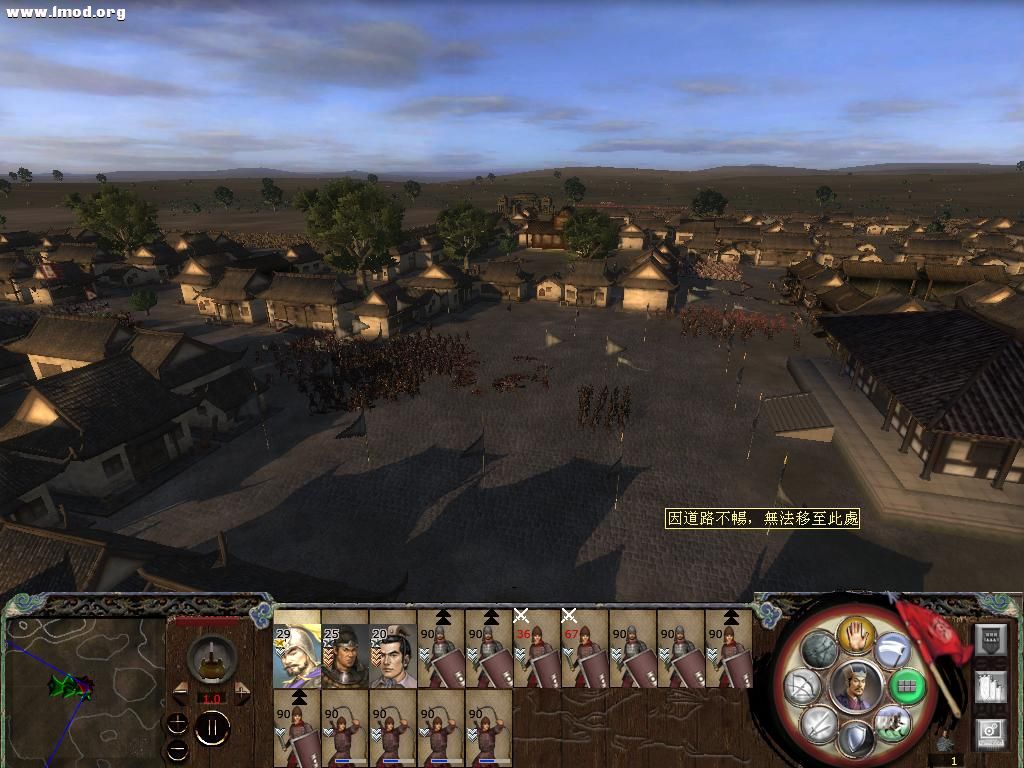Select the general unit card with 20 men
The width and height of the screenshot is (1024, 768).
(x=393, y=649)
